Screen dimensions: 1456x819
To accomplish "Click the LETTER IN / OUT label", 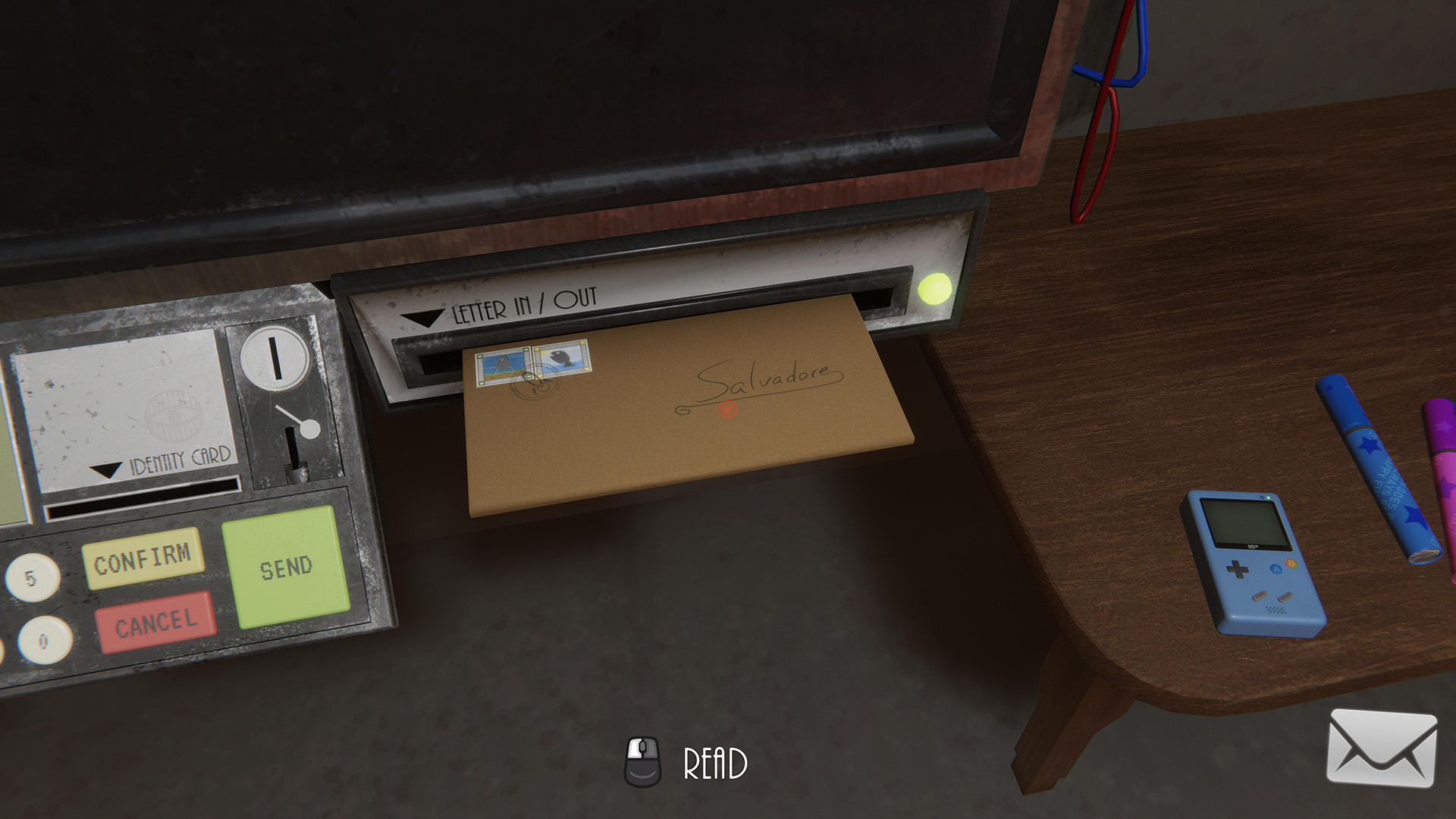I will [525, 303].
